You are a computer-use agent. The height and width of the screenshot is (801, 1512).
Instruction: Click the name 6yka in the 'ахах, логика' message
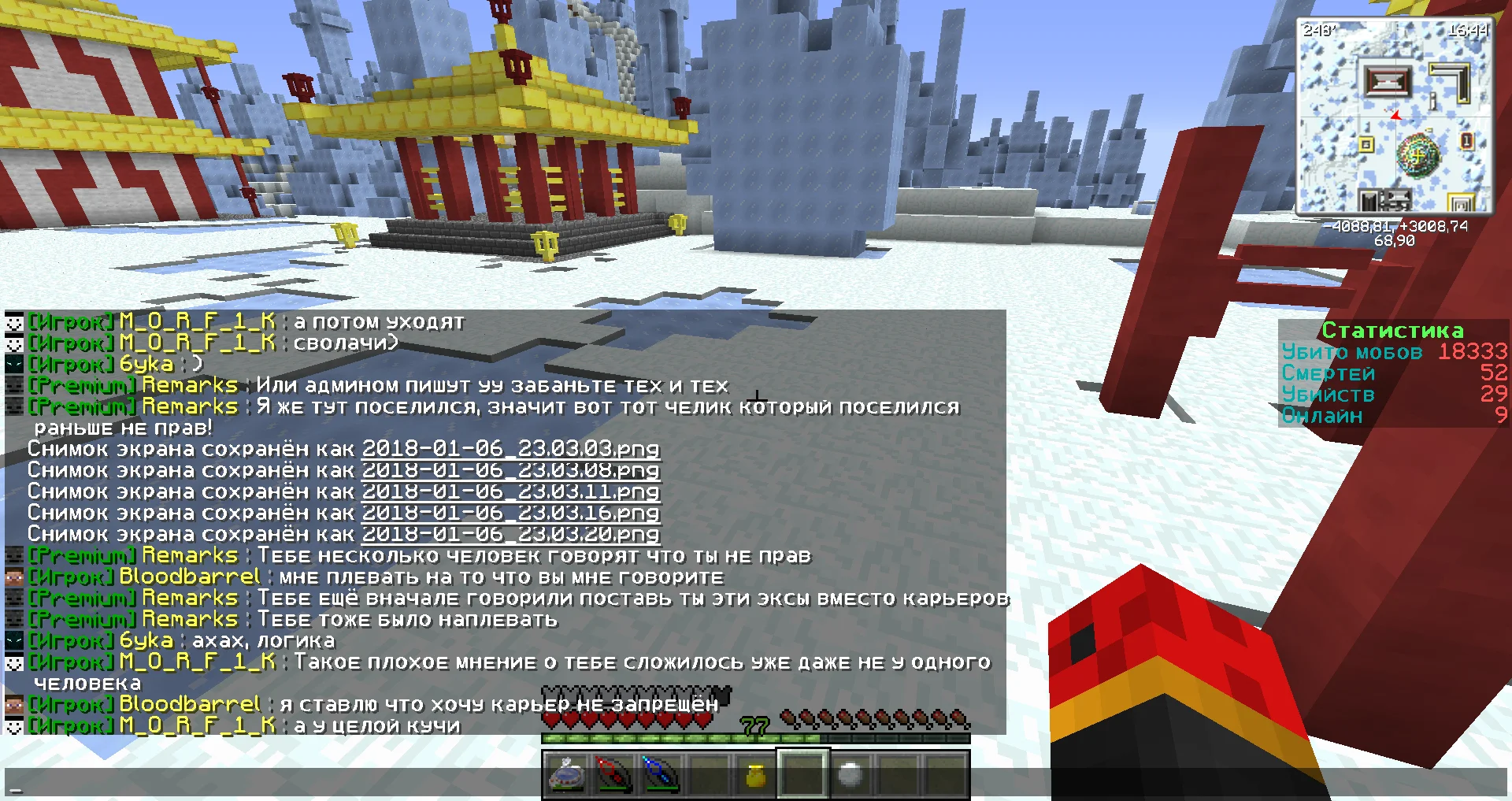coord(146,640)
